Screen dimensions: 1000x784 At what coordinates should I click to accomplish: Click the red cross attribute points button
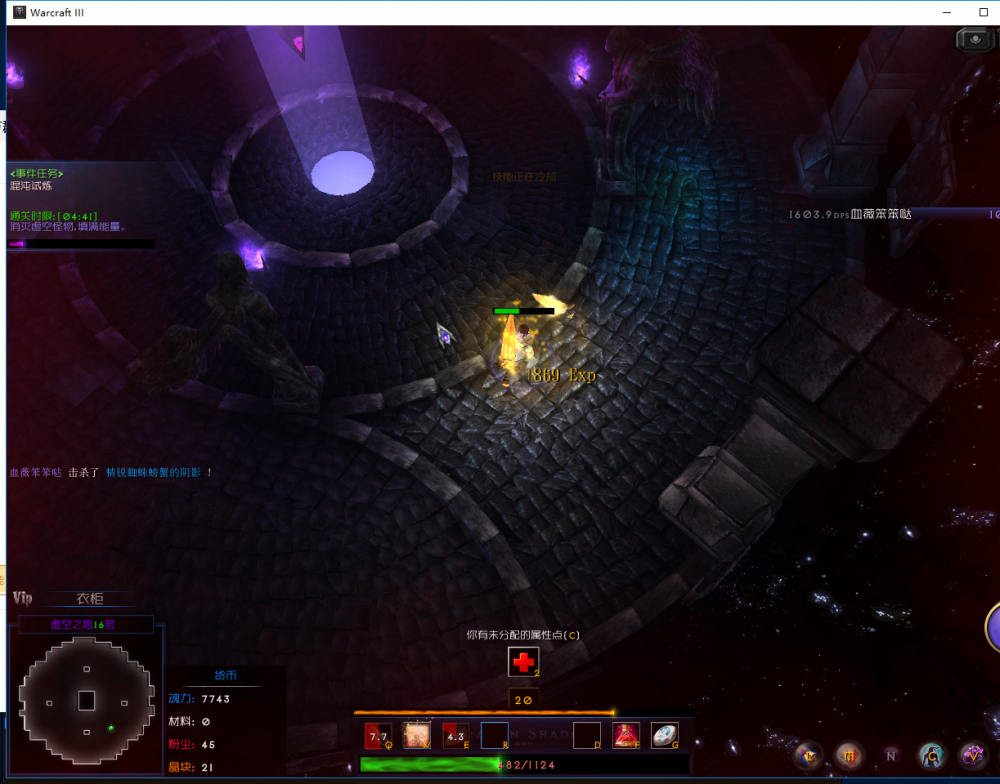click(x=523, y=662)
